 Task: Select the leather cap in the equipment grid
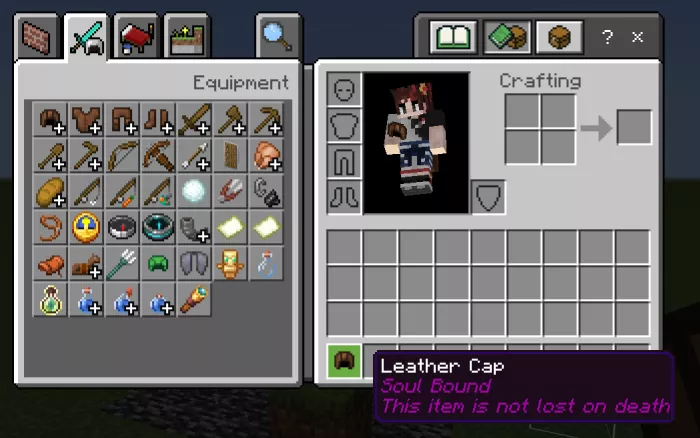tap(50, 120)
